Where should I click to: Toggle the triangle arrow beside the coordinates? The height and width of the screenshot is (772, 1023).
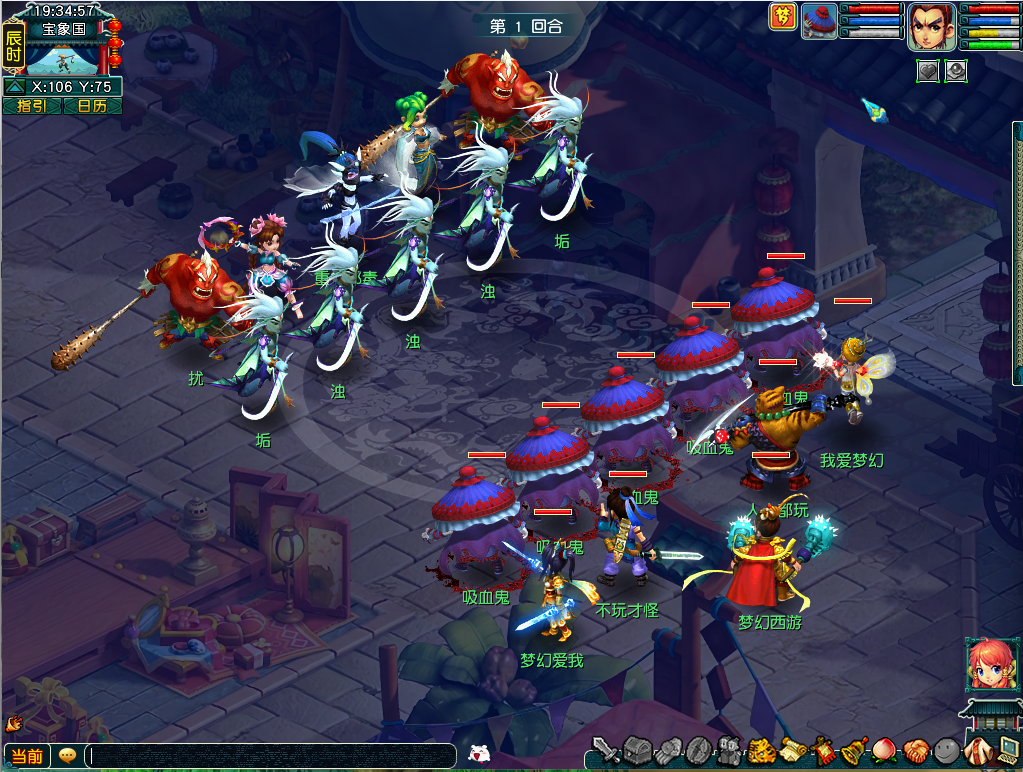16,87
